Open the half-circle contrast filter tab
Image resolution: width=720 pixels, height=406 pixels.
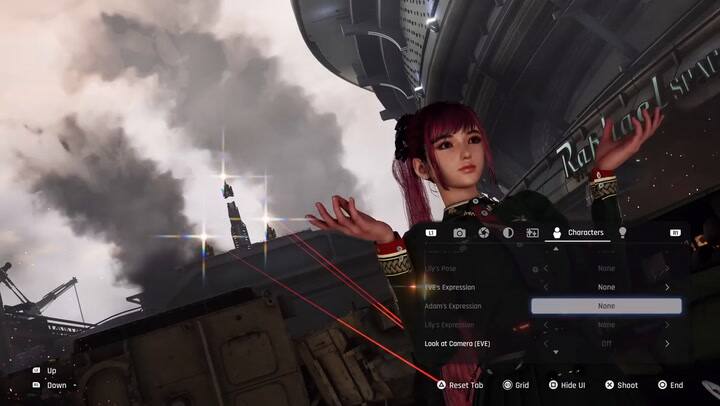[508, 233]
